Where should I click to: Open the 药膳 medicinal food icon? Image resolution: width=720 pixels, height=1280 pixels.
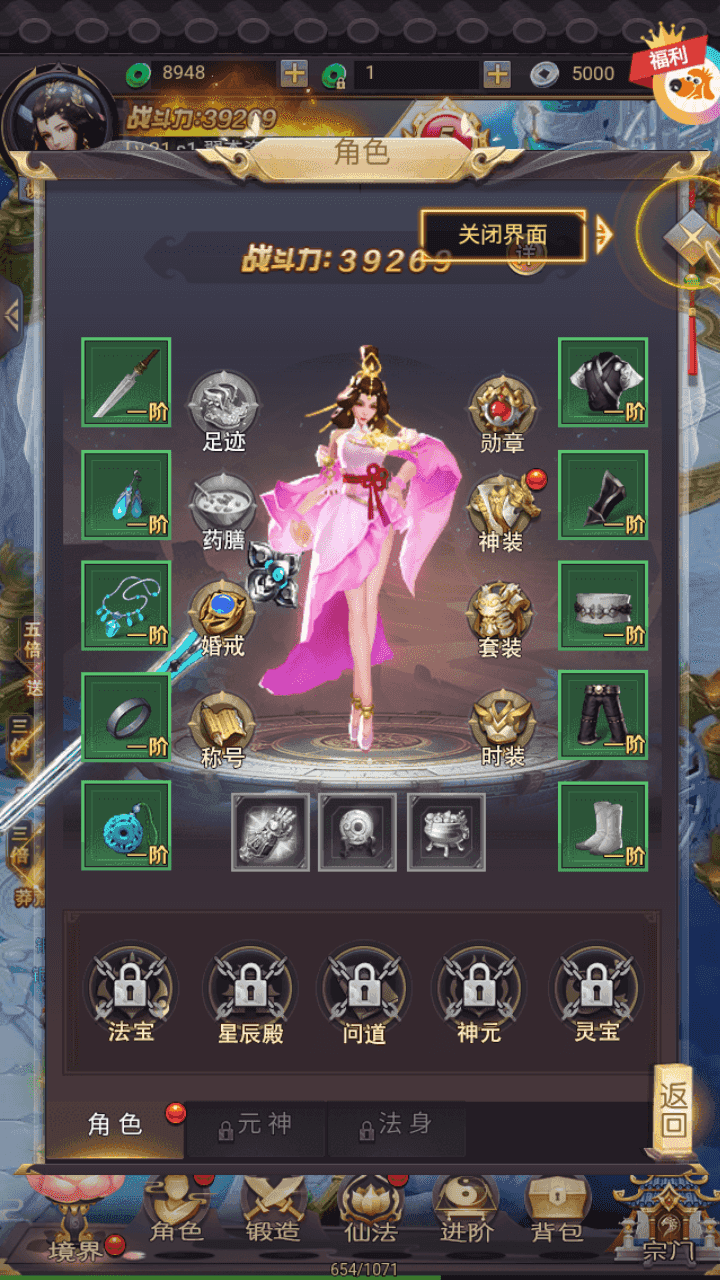coord(223,508)
